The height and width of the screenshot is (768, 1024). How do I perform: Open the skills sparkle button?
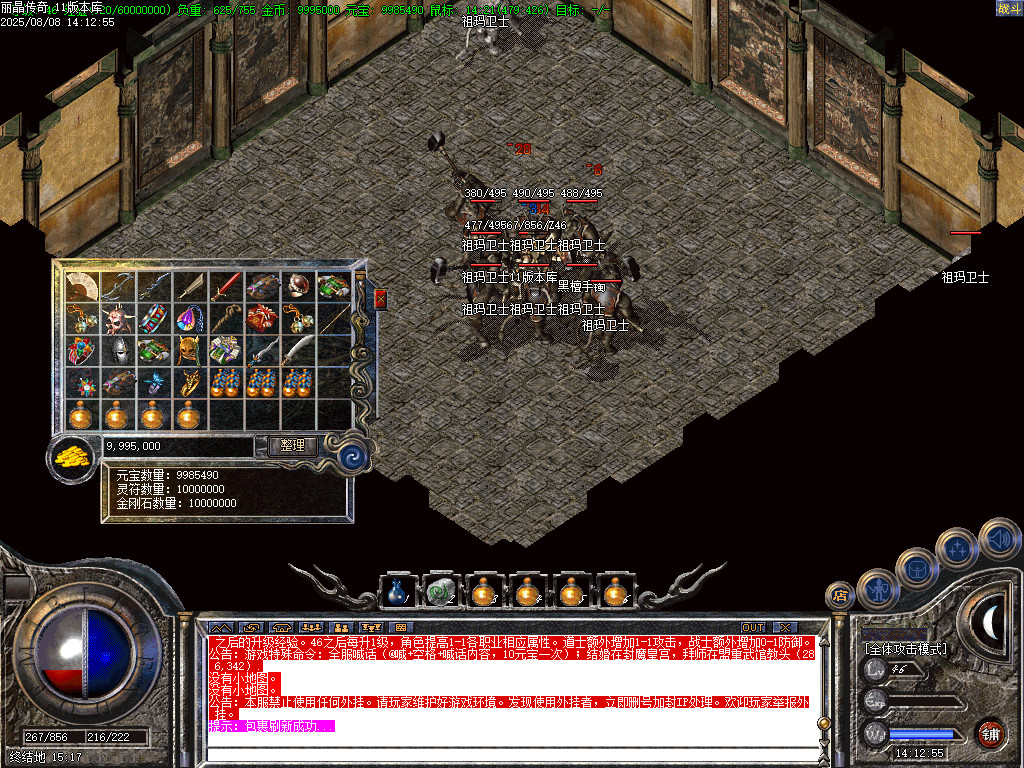957,548
